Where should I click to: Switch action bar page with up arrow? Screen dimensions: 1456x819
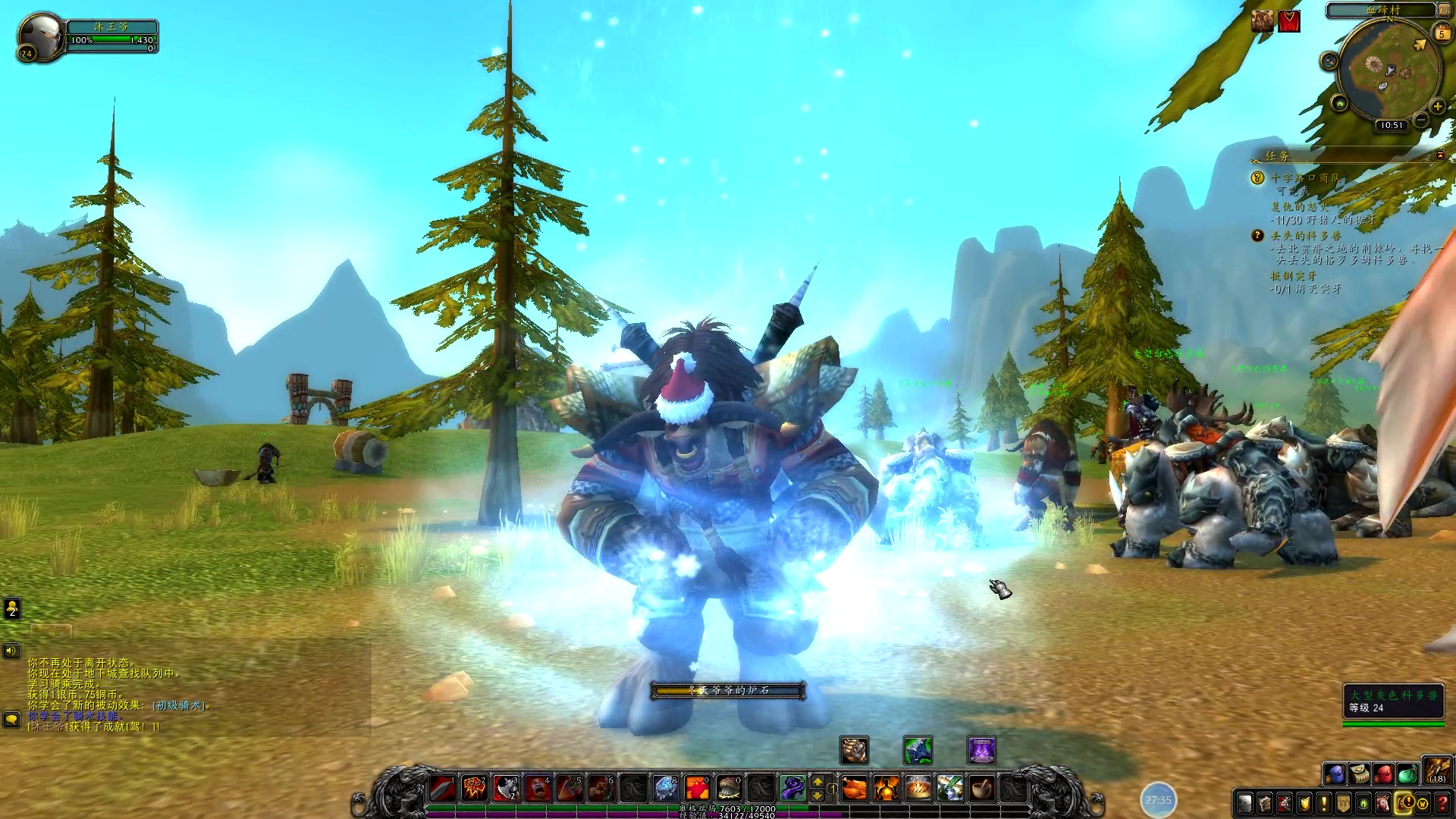pos(817,781)
